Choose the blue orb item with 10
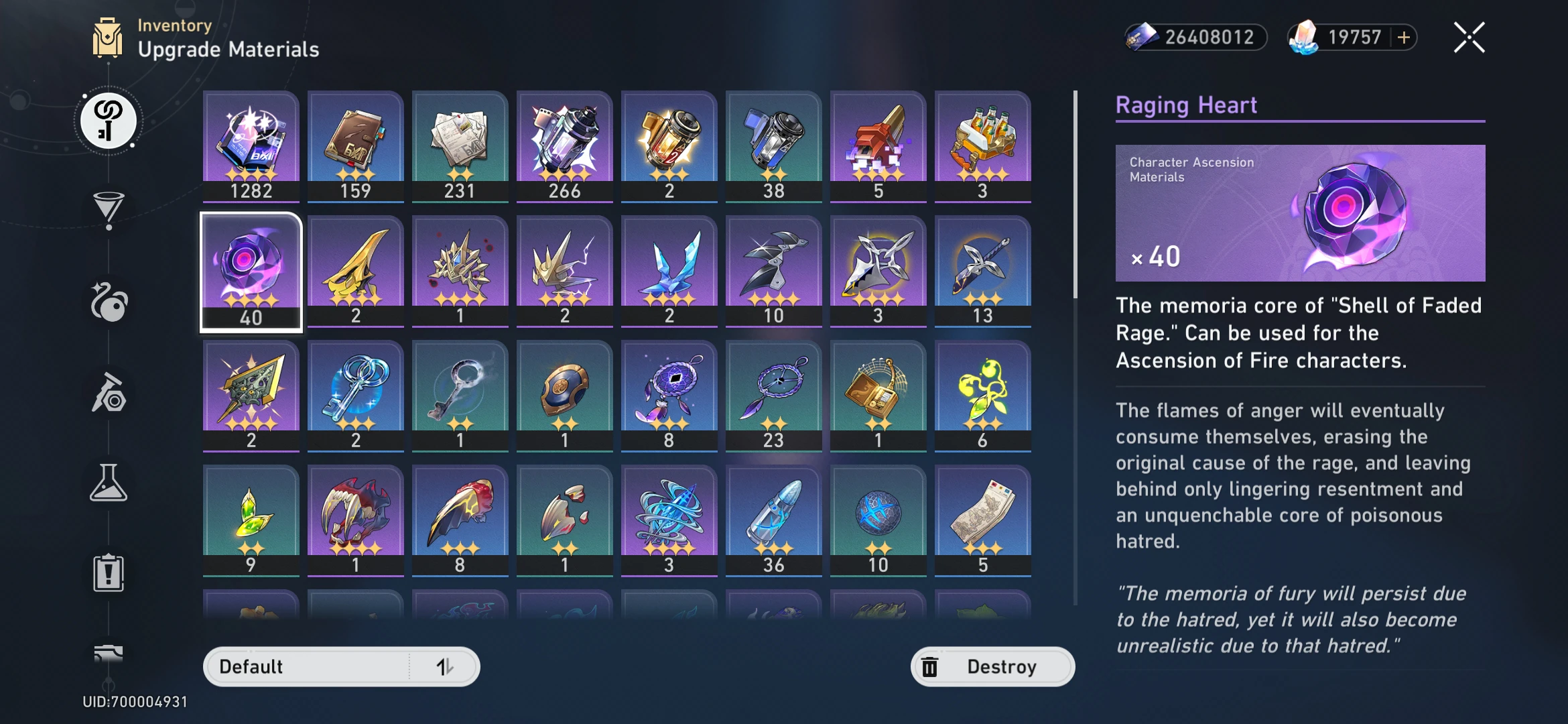Image resolution: width=1568 pixels, height=724 pixels. coord(878,520)
